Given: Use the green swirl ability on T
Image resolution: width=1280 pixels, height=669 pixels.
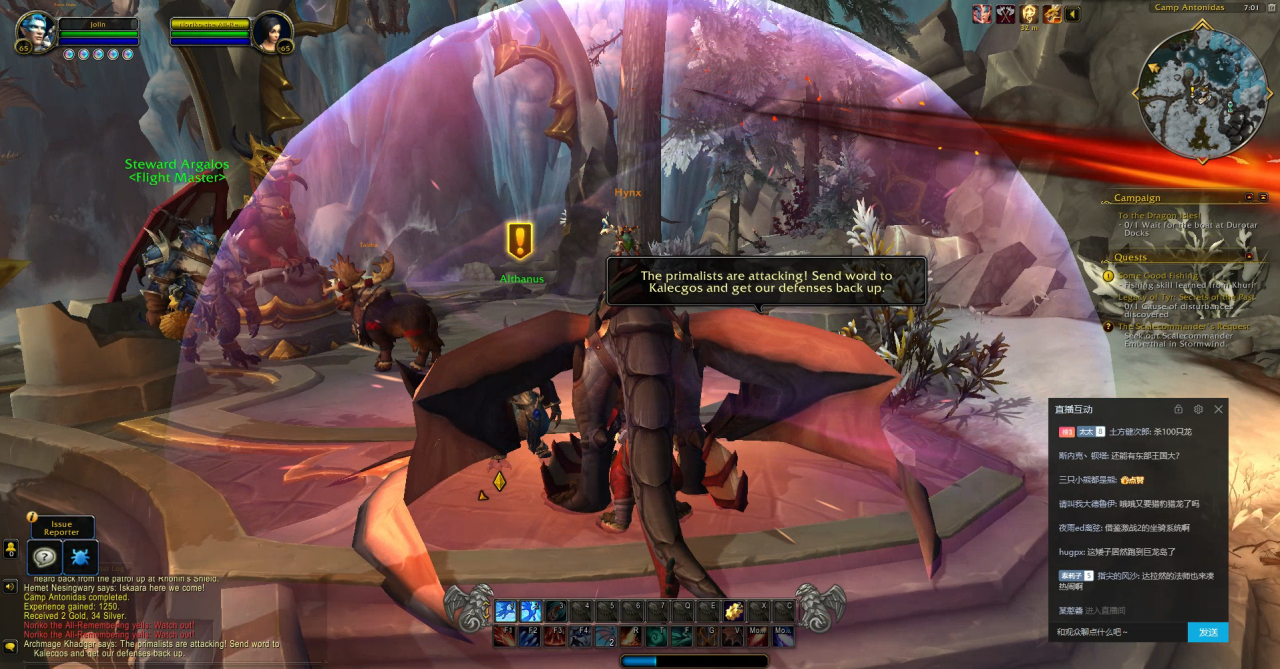Looking at the screenshot, I should 656,636.
